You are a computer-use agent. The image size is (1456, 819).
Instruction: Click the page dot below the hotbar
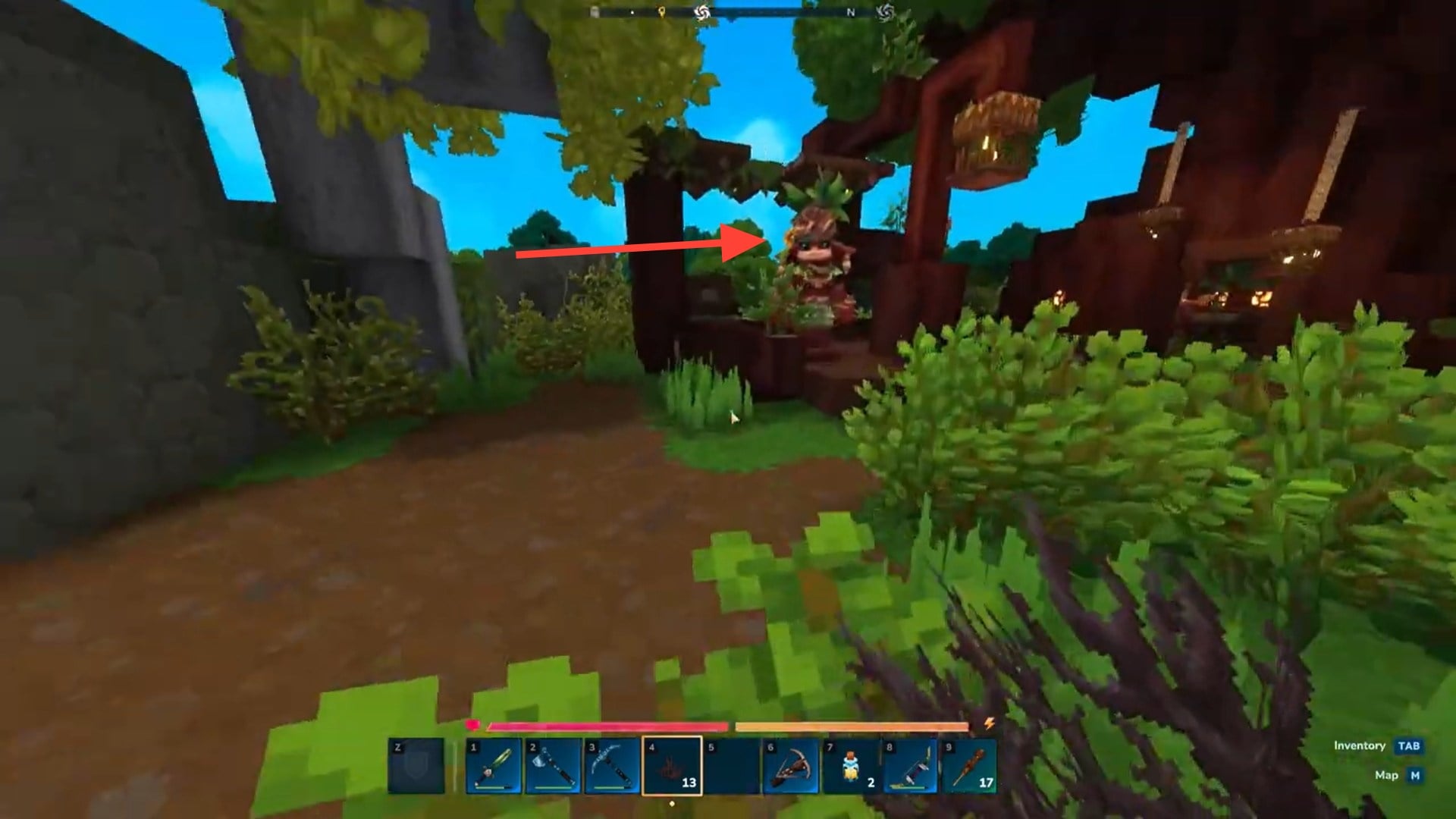point(672,802)
